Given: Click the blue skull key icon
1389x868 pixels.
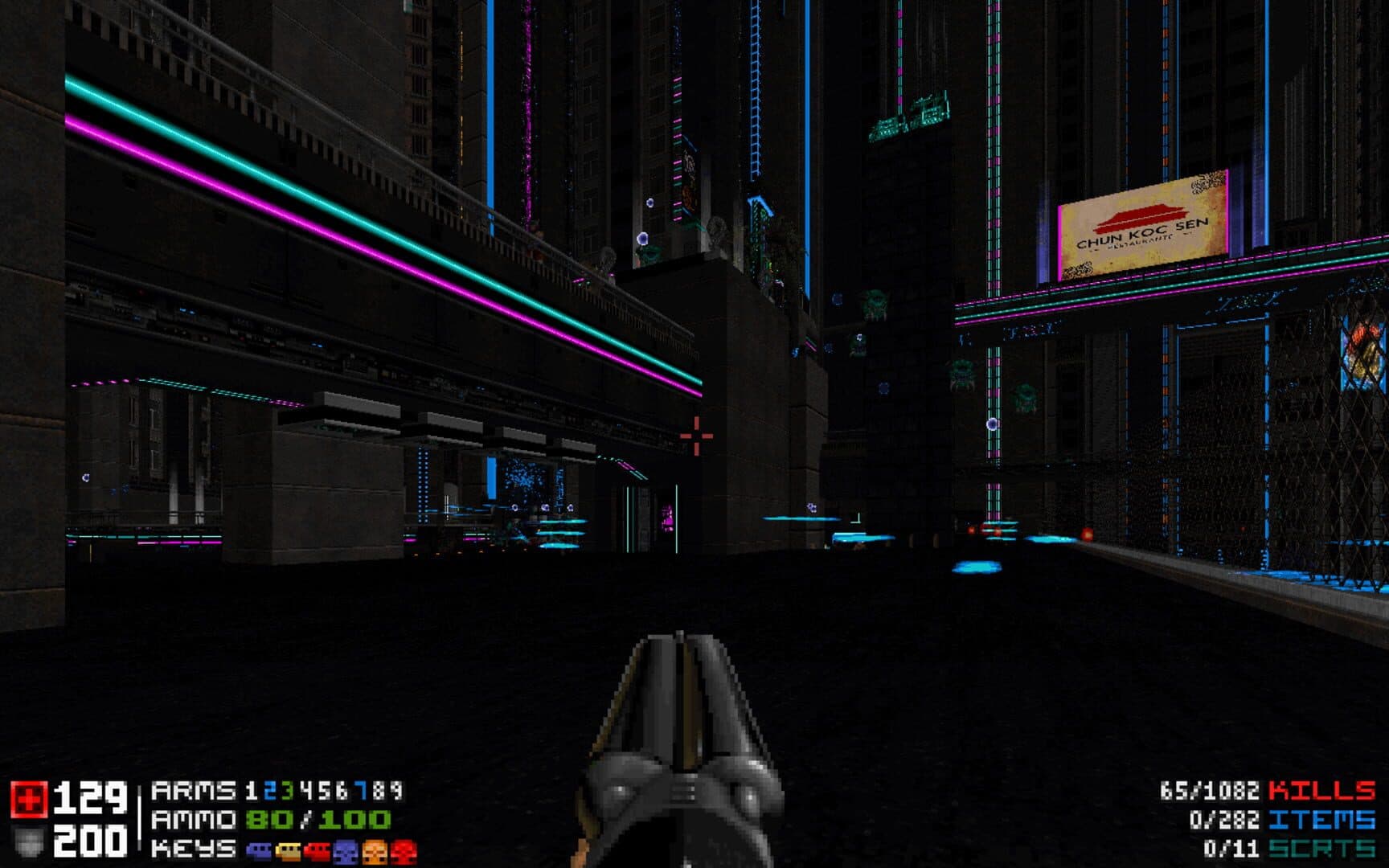Looking at the screenshot, I should [346, 850].
